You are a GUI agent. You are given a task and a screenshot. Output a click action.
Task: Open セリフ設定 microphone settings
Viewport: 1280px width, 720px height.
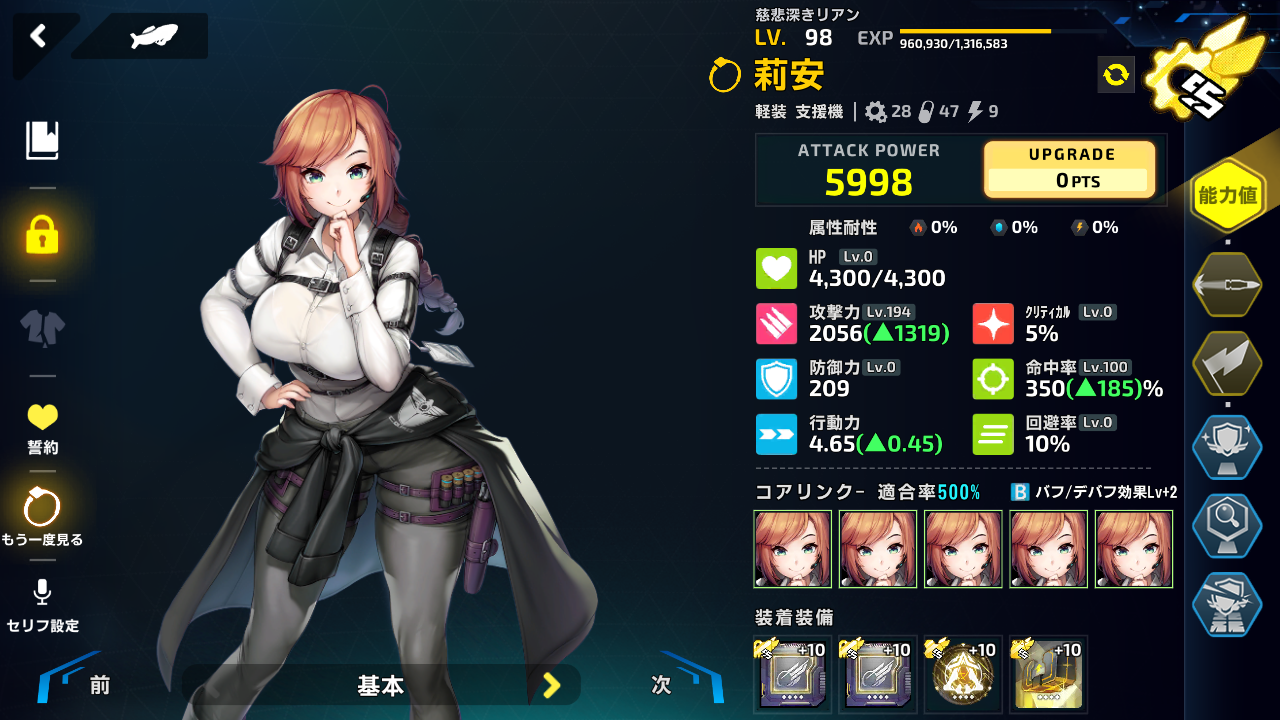[42, 605]
